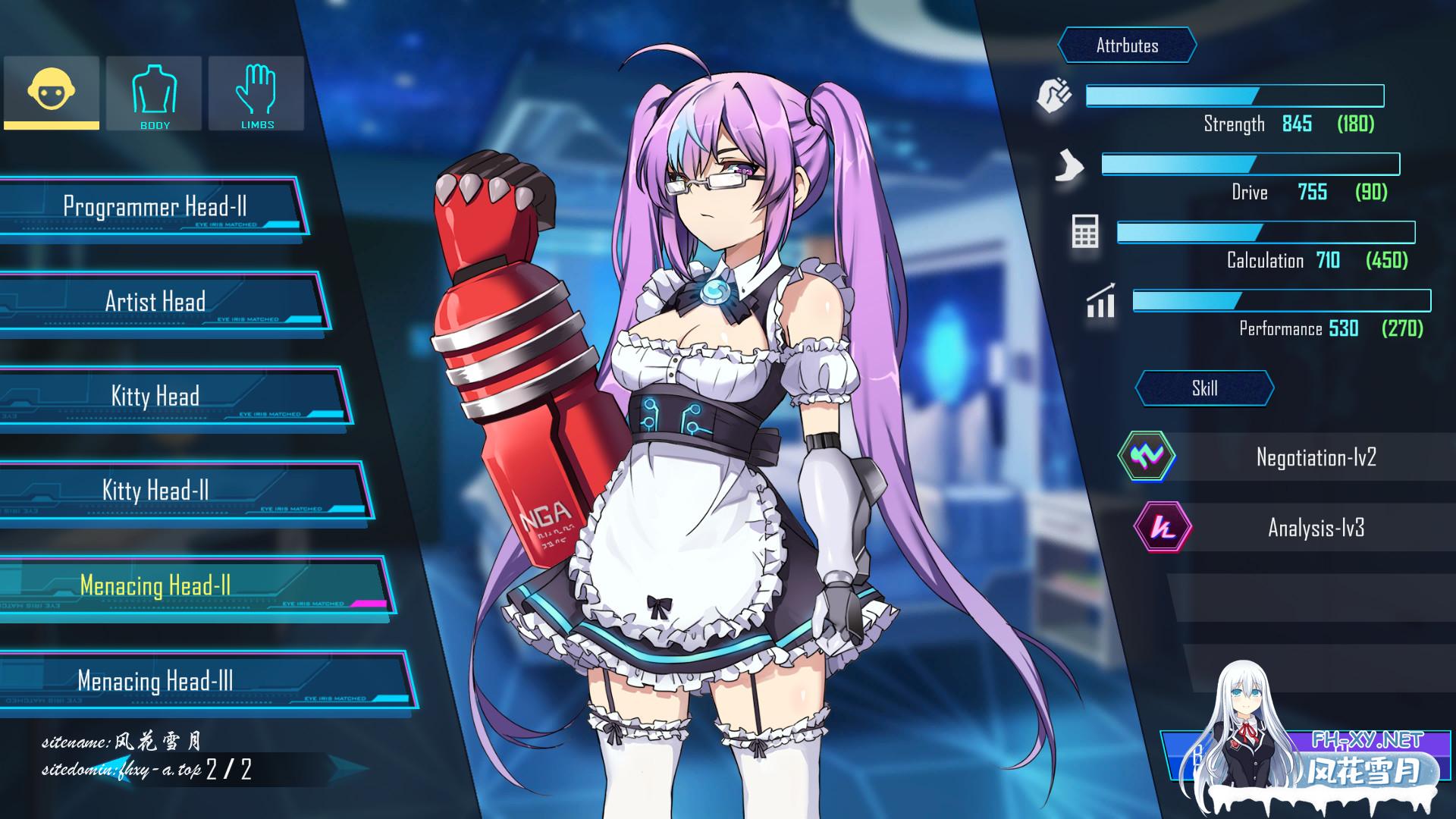Click the Negotiation skill hexagon icon
Screen dimensions: 1456x819
(x=1146, y=456)
